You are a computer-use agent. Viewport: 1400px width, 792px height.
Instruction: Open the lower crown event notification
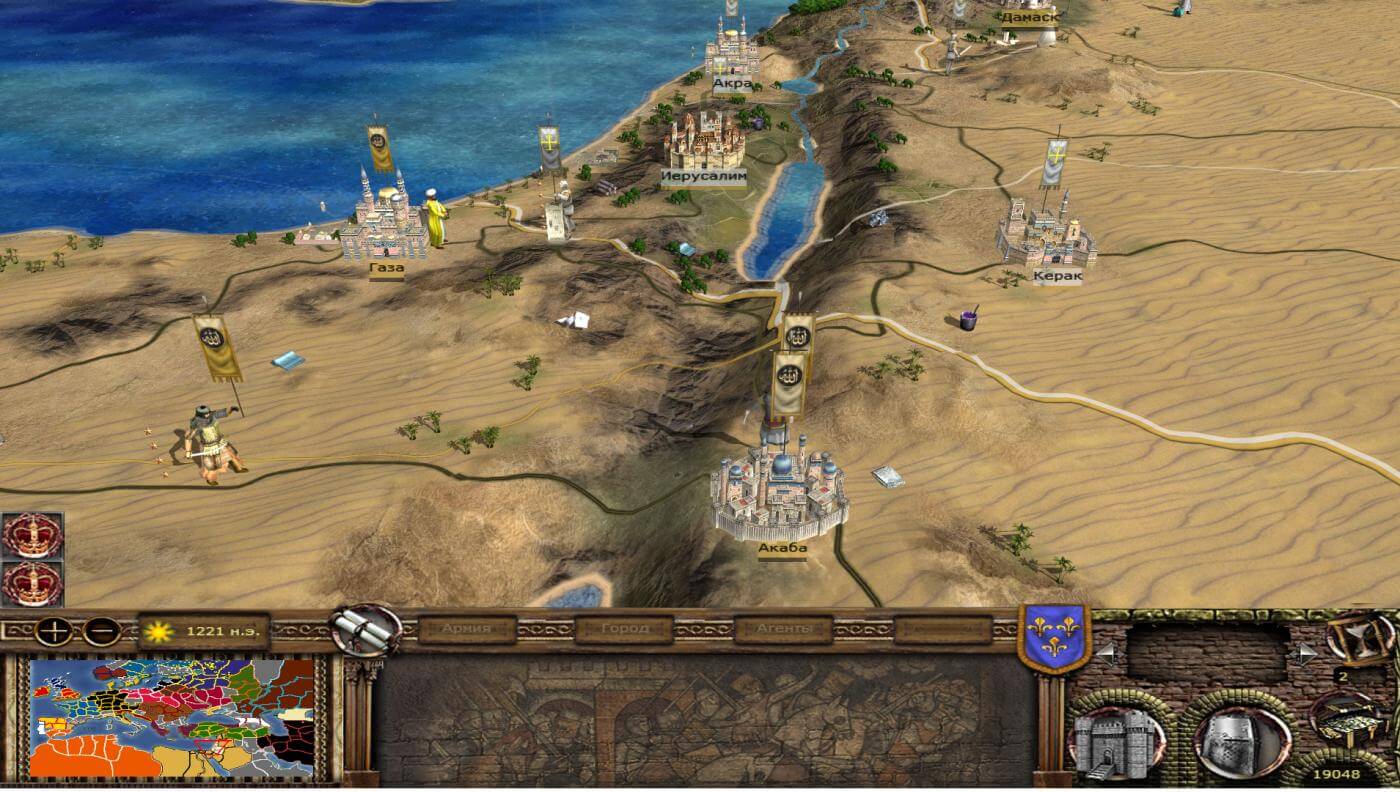(x=32, y=583)
